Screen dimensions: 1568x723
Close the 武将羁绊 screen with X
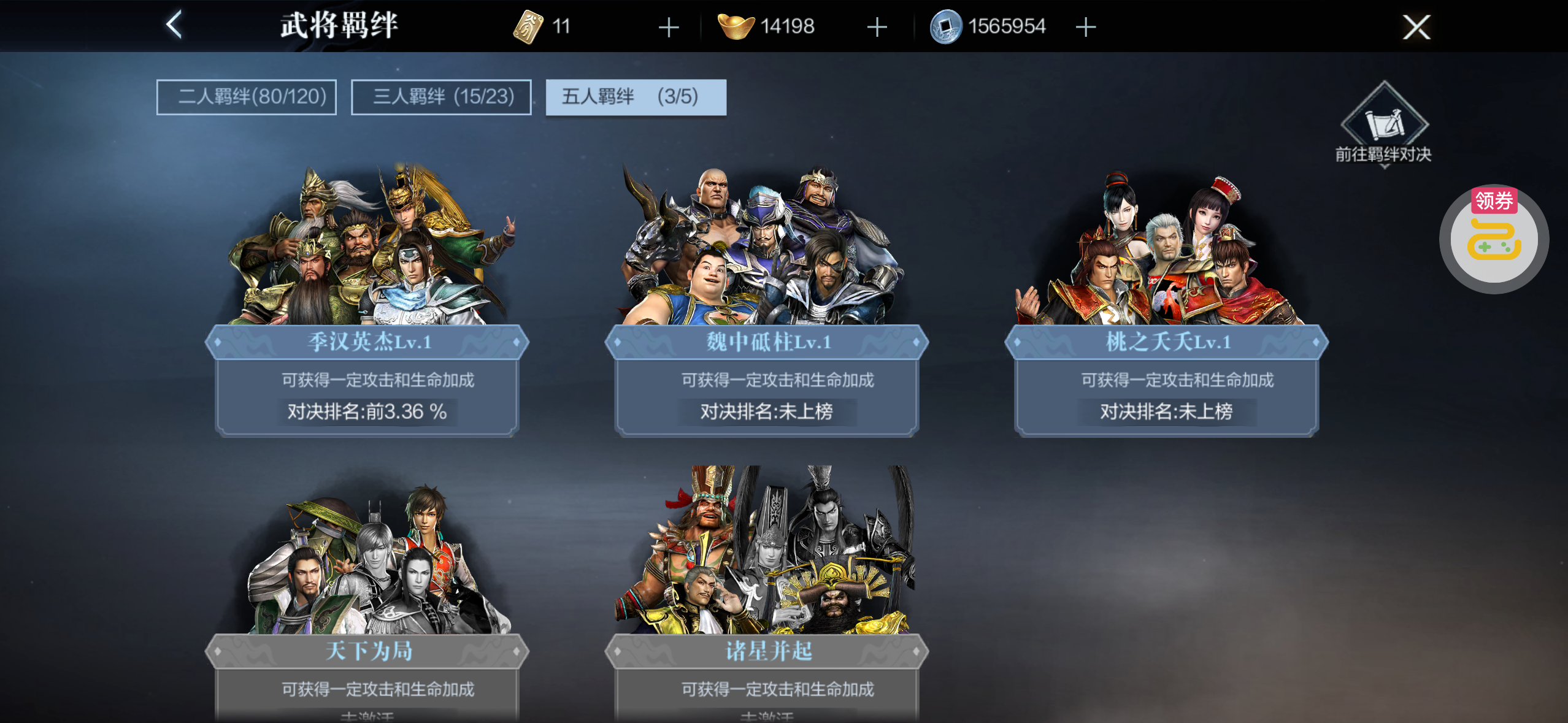click(1416, 27)
